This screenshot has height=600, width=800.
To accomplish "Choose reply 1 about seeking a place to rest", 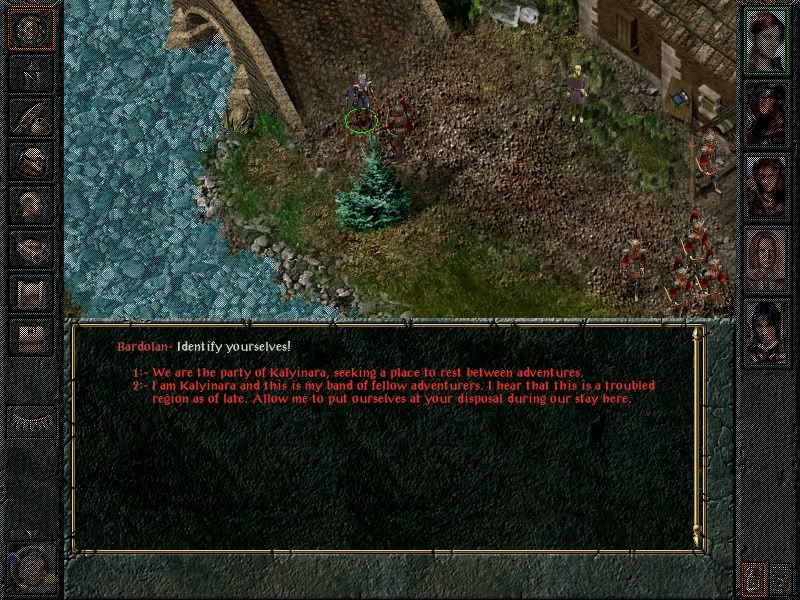I will (x=358, y=373).
